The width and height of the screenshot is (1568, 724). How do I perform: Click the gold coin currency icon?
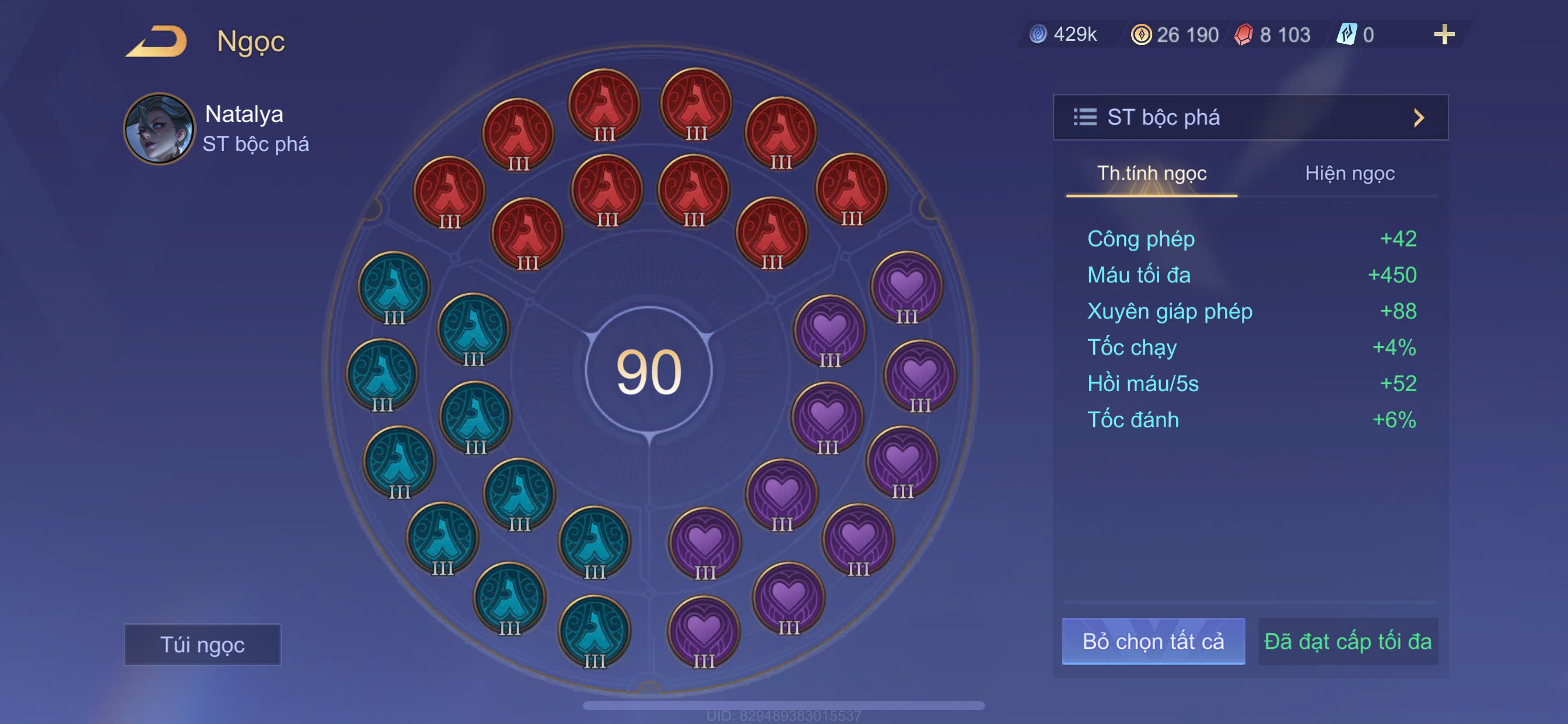coord(1140,34)
